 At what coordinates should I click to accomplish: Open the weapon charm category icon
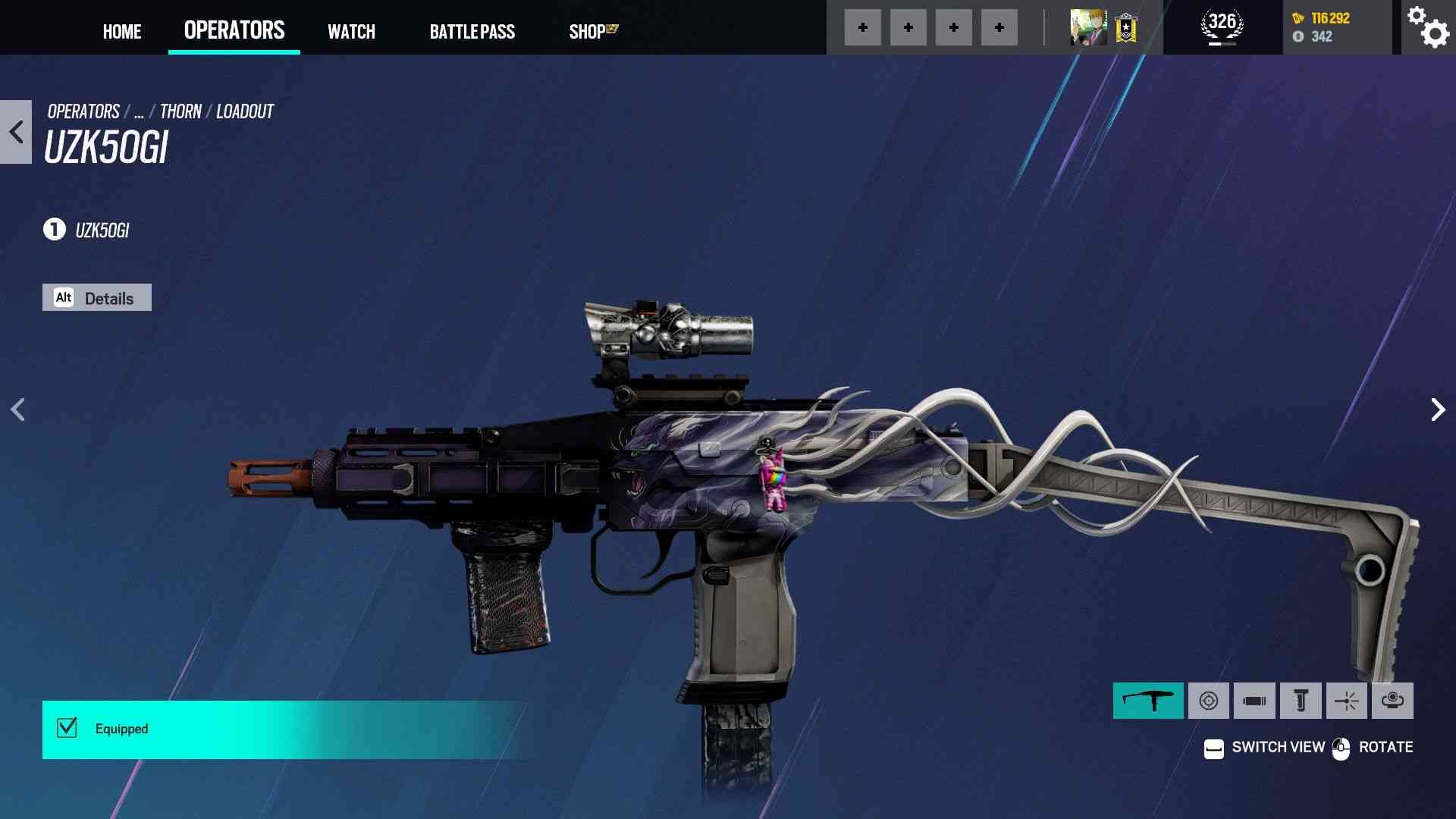click(1392, 701)
